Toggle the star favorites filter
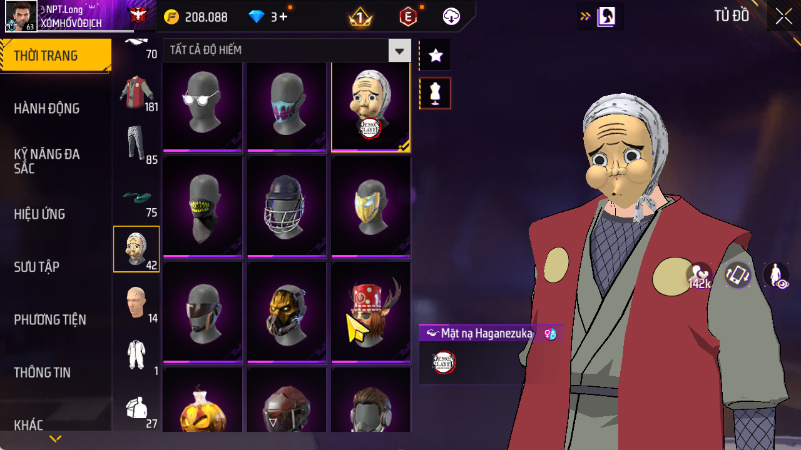This screenshot has height=450, width=801. coord(435,55)
